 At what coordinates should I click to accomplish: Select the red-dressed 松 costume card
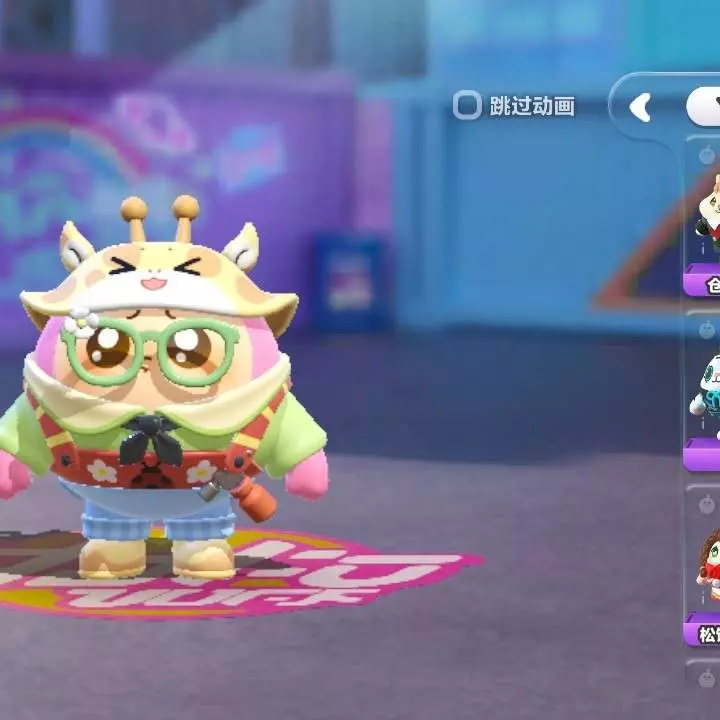pos(707,565)
